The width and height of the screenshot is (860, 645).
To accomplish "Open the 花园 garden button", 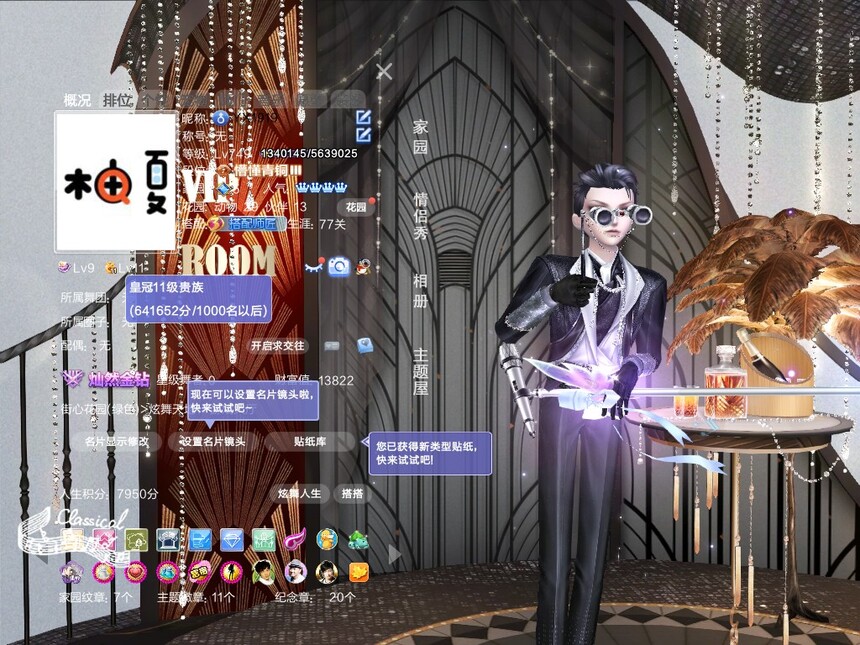I will (x=355, y=207).
